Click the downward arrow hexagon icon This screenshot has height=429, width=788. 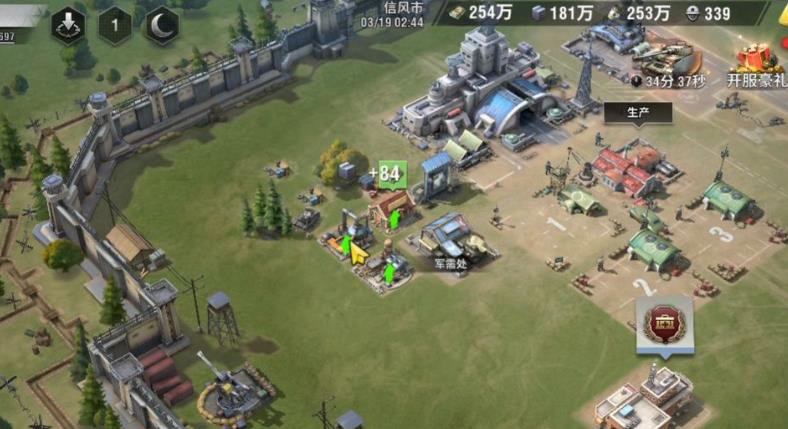coord(68,24)
